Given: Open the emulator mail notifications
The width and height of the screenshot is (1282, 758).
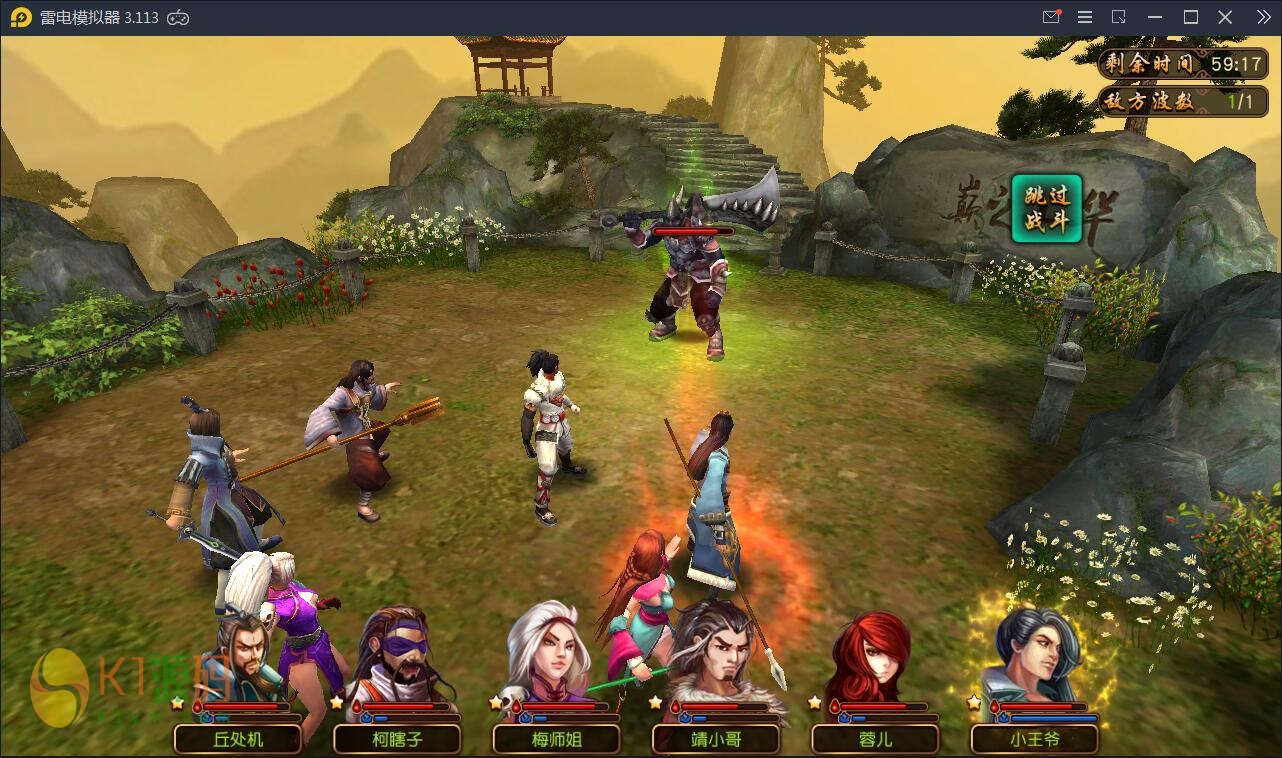Looking at the screenshot, I should point(1051,17).
